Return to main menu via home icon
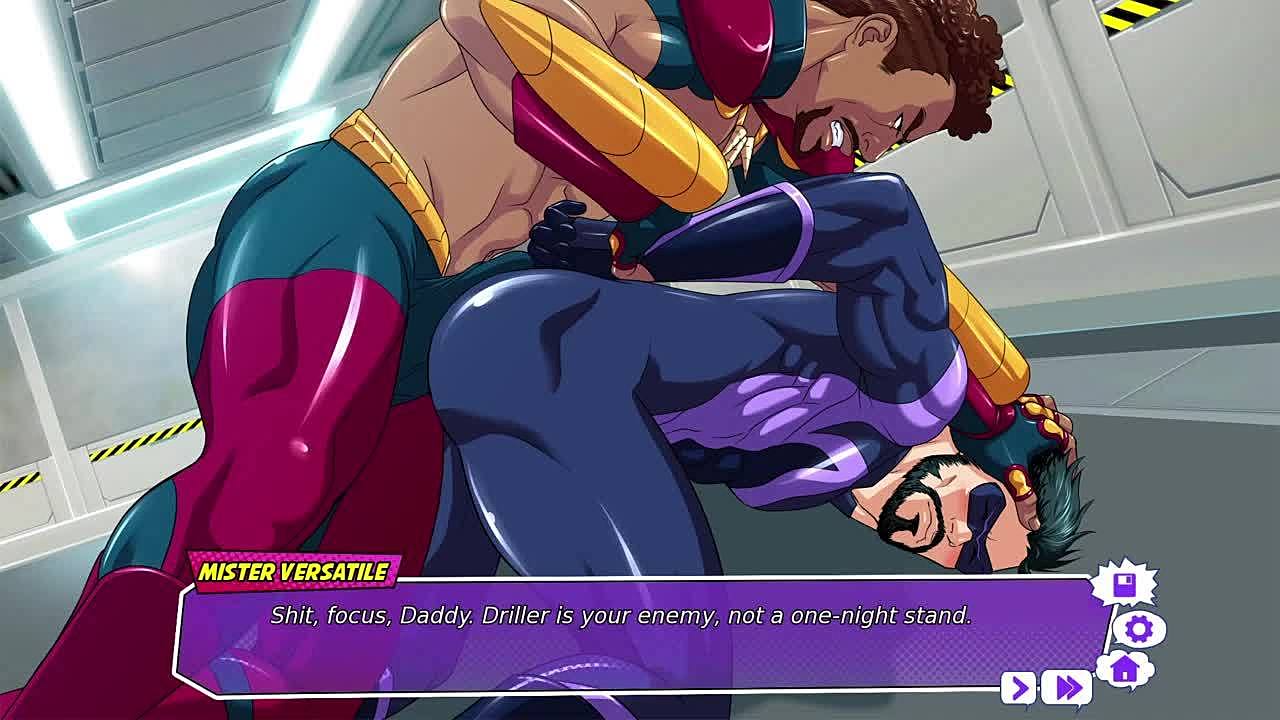1280x720 pixels. 1125,668
